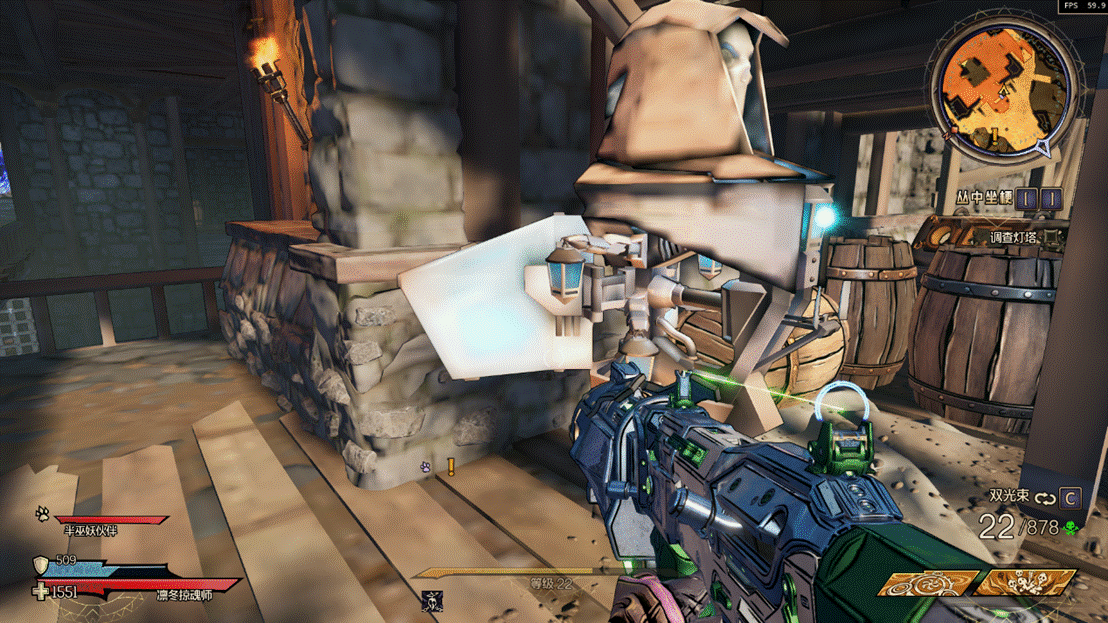Open the circular minimap

pos(1003,83)
